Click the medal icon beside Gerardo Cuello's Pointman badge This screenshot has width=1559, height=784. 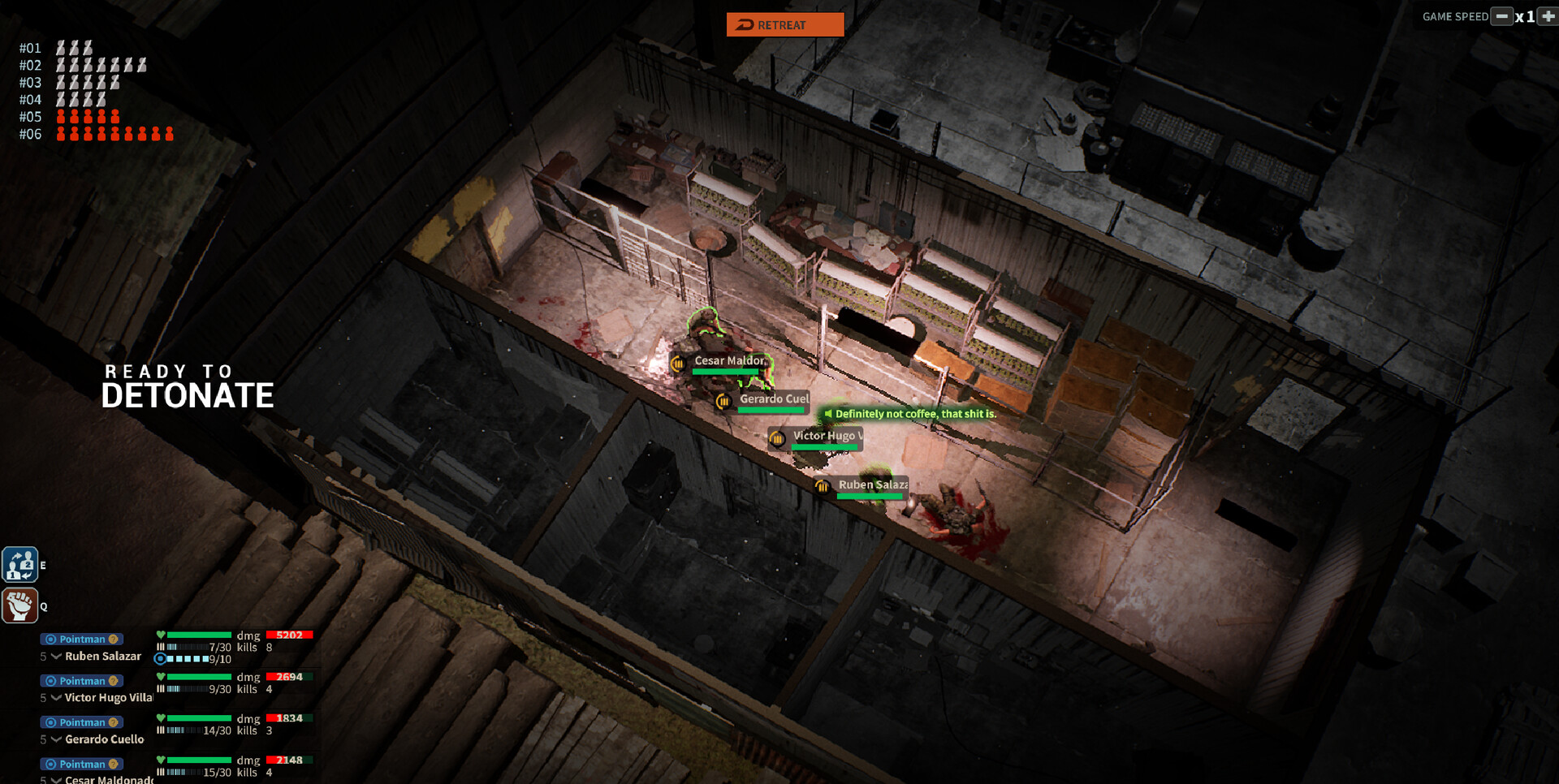click(114, 722)
